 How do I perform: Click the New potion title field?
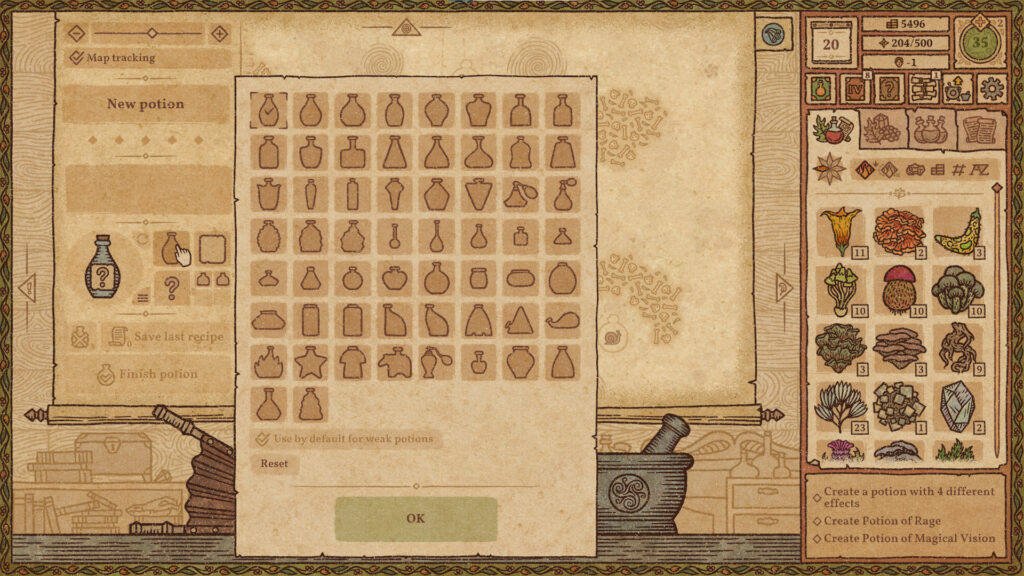tap(146, 104)
